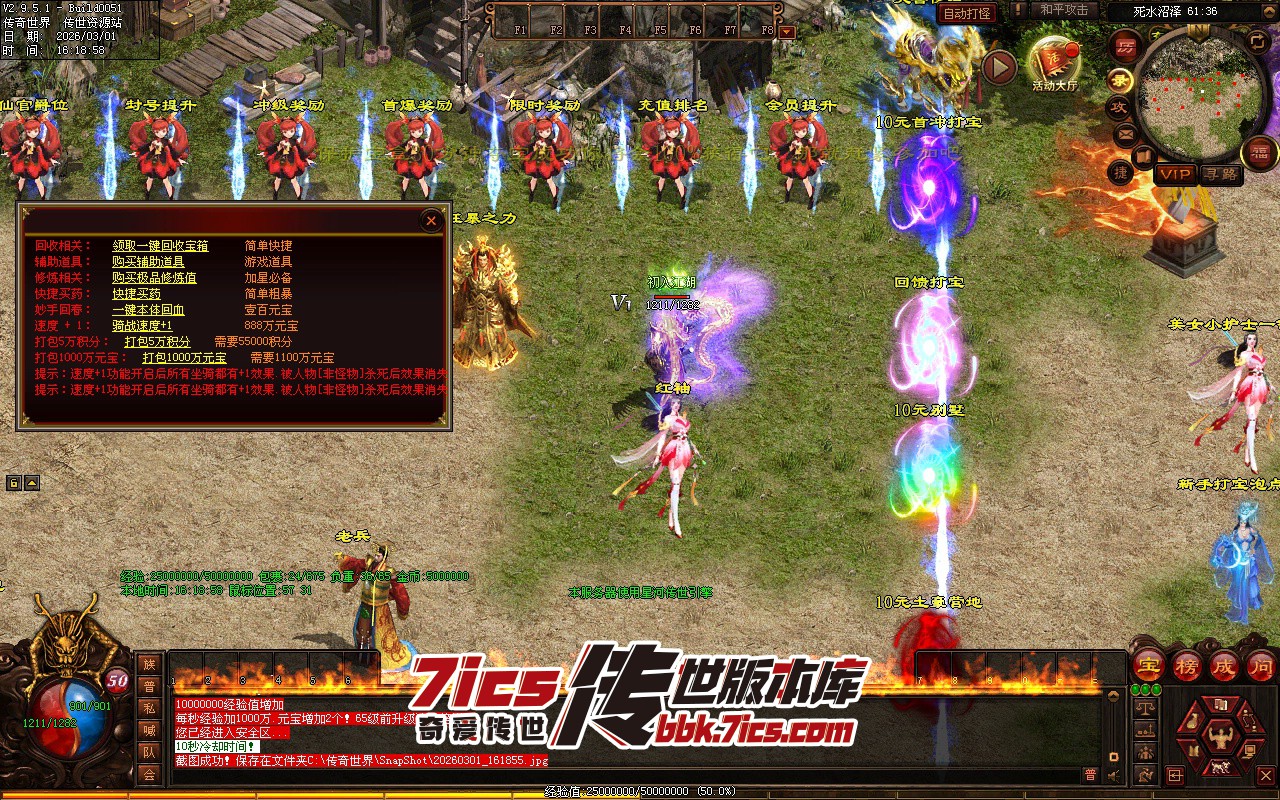Screen dimensions: 1280x800
Task: Switch to the 队 team chat channel
Action: [x=149, y=752]
